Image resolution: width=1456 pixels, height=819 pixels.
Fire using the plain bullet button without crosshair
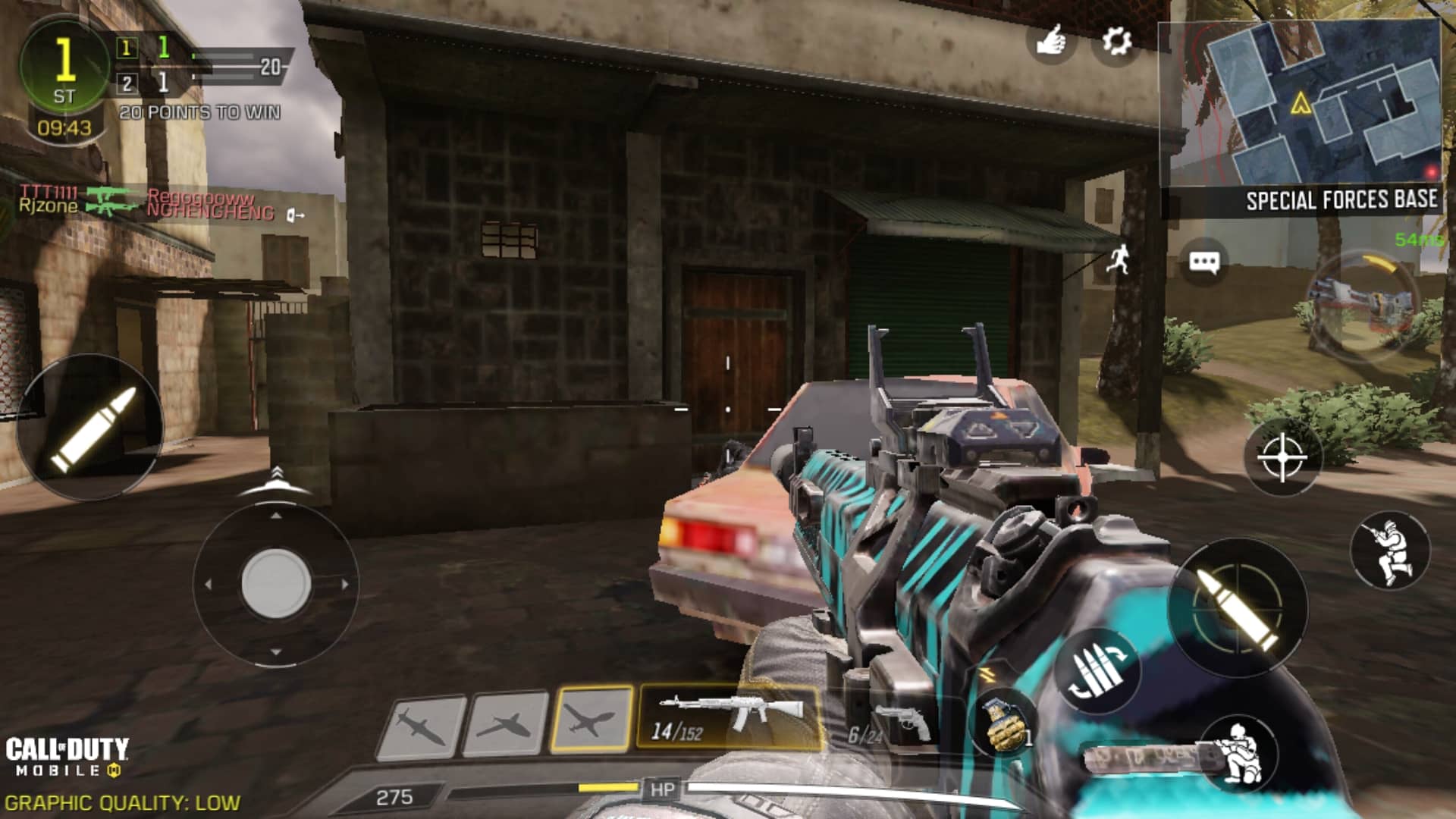click(x=91, y=428)
